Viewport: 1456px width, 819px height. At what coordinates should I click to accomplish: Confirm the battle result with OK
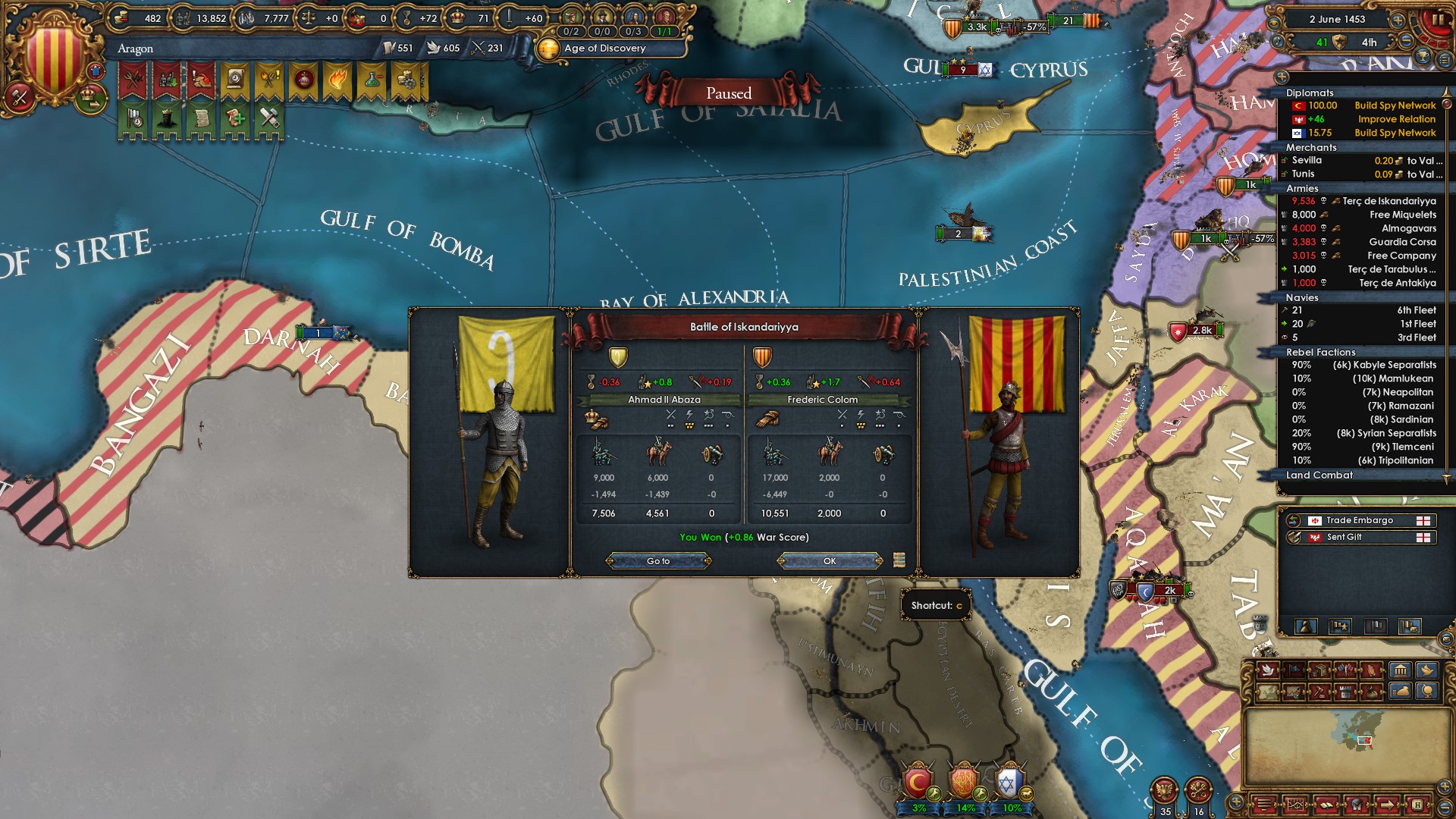click(830, 561)
